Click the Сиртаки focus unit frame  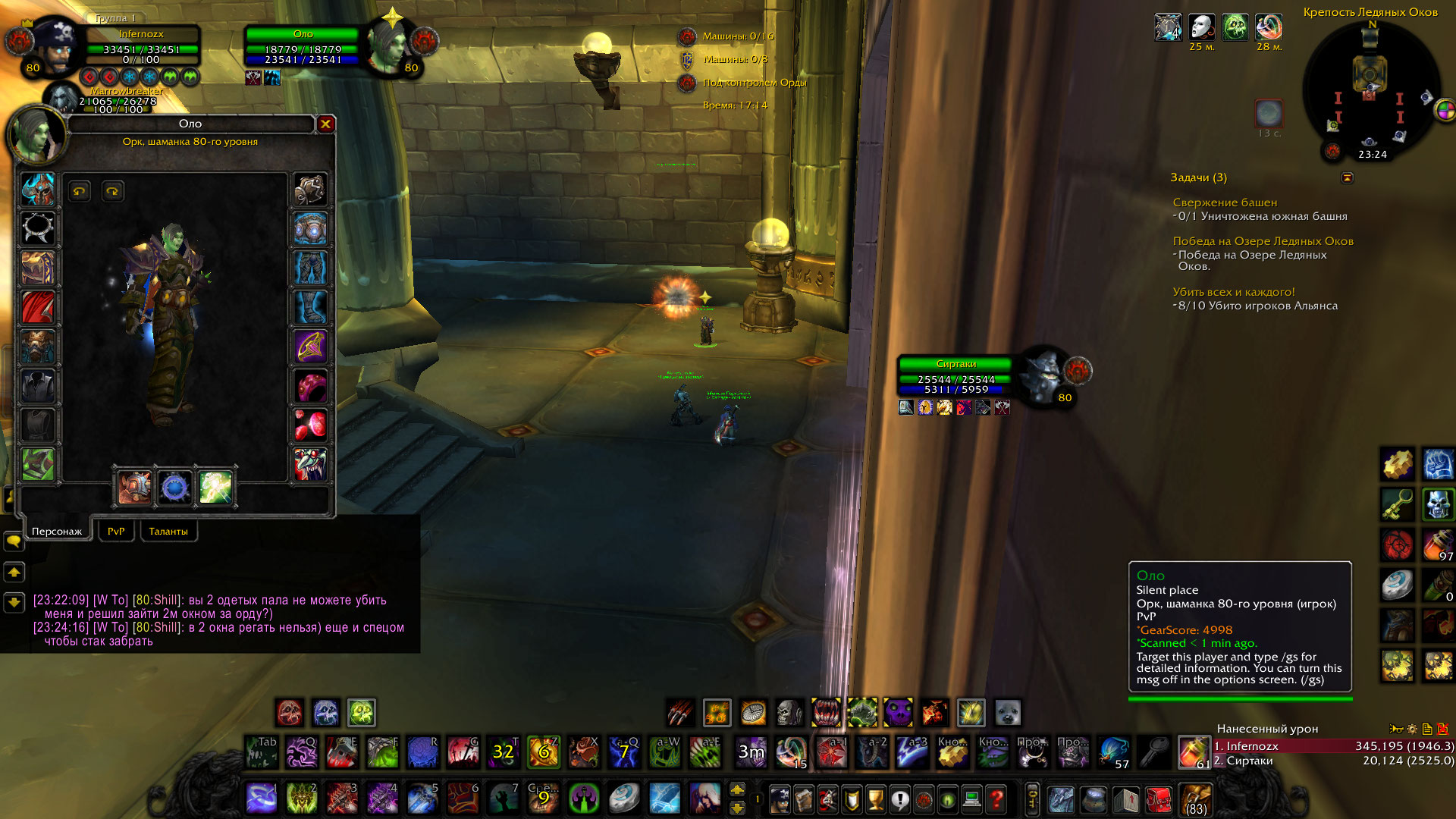(955, 377)
